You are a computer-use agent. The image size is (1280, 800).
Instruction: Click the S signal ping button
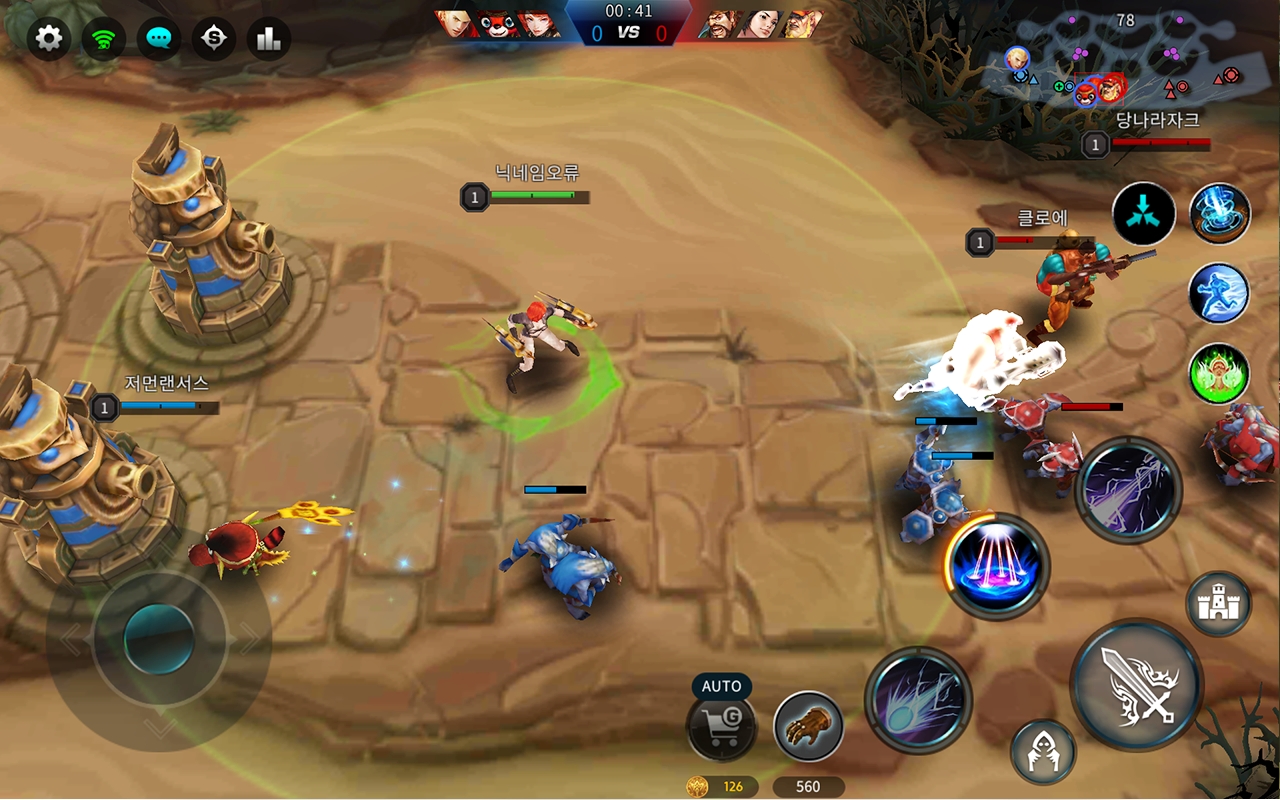(x=213, y=39)
